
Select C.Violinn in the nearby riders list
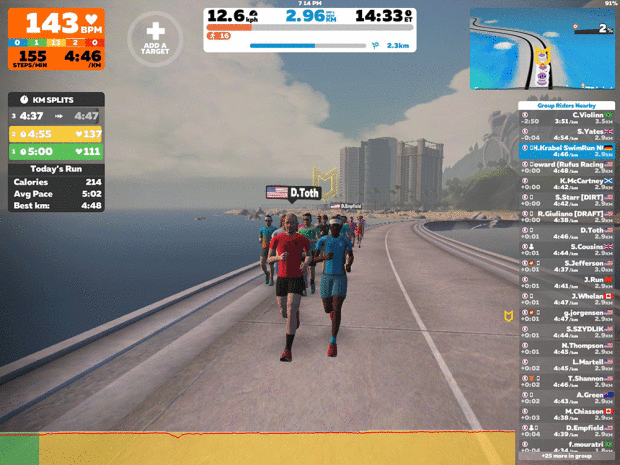[x=568, y=117]
